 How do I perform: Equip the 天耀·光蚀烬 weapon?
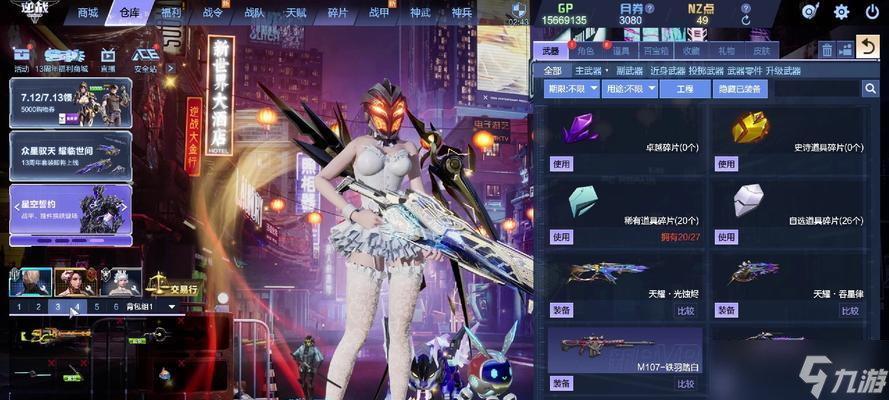[x=562, y=310]
